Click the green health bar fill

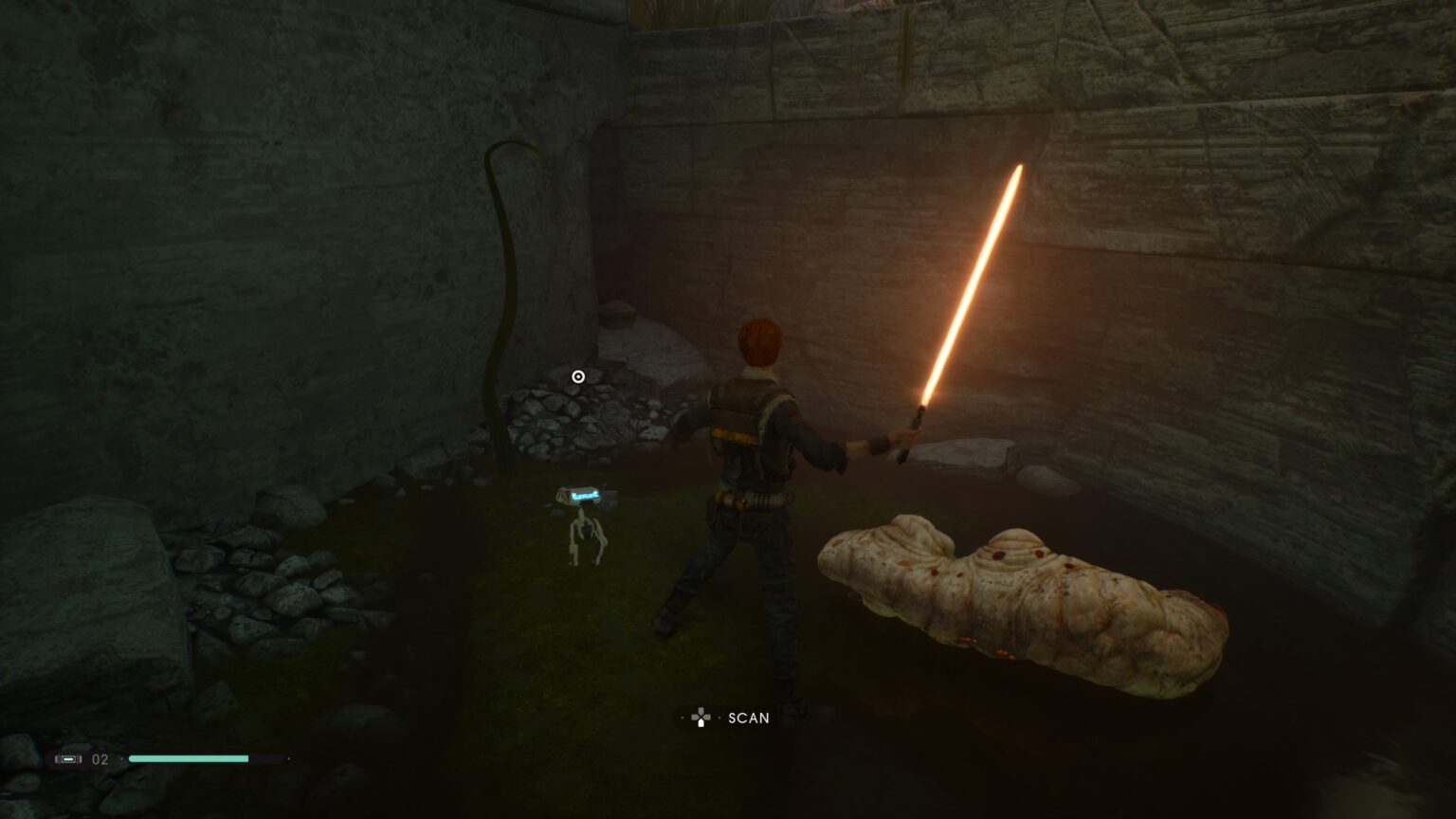(190, 759)
